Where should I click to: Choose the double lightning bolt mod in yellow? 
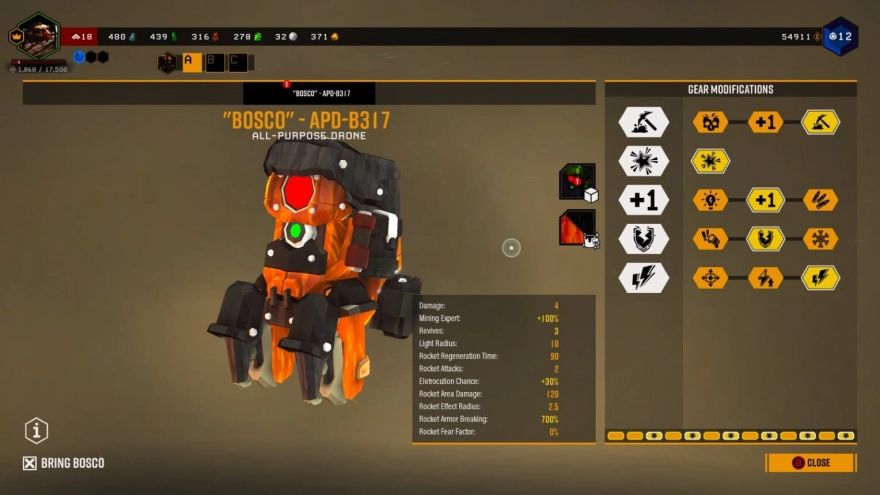820,278
